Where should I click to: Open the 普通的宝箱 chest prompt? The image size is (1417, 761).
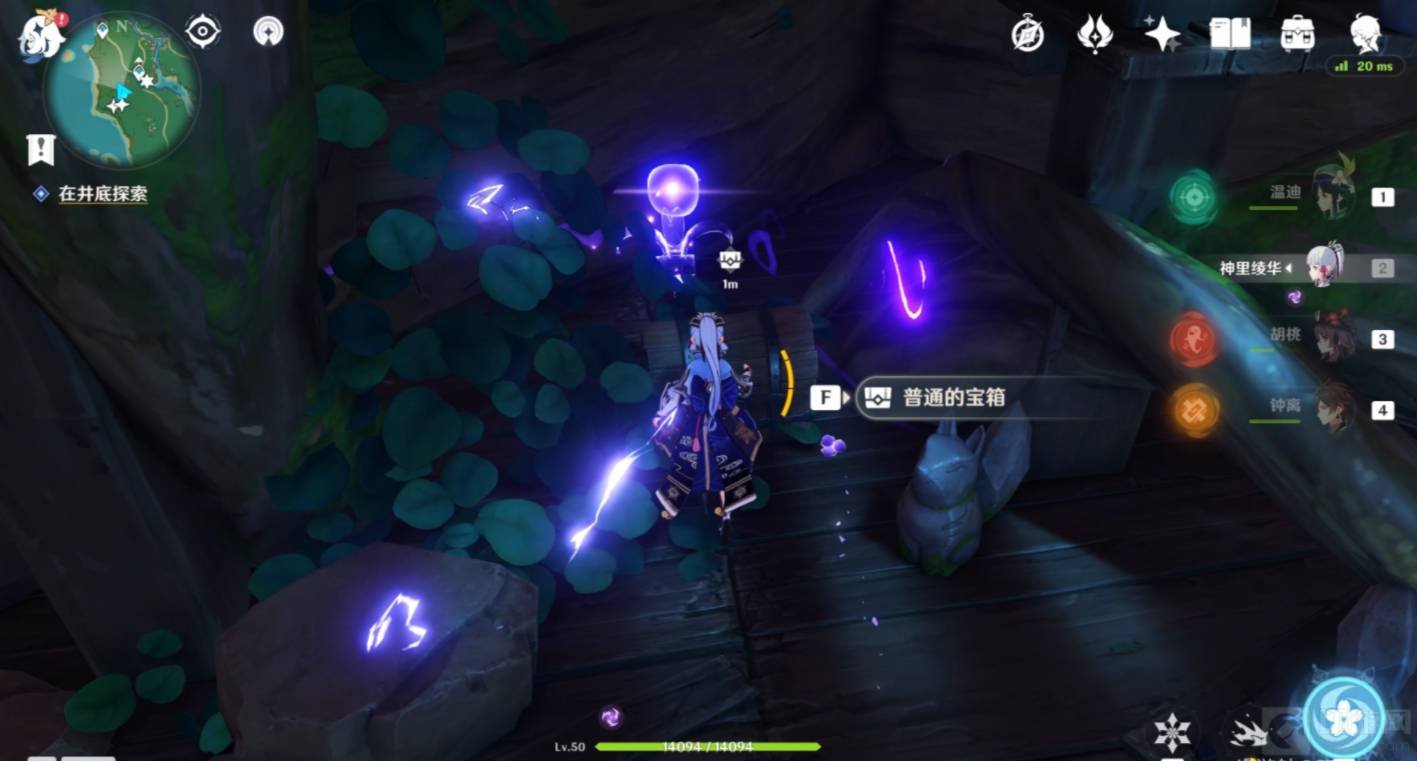pyautogui.click(x=930, y=398)
